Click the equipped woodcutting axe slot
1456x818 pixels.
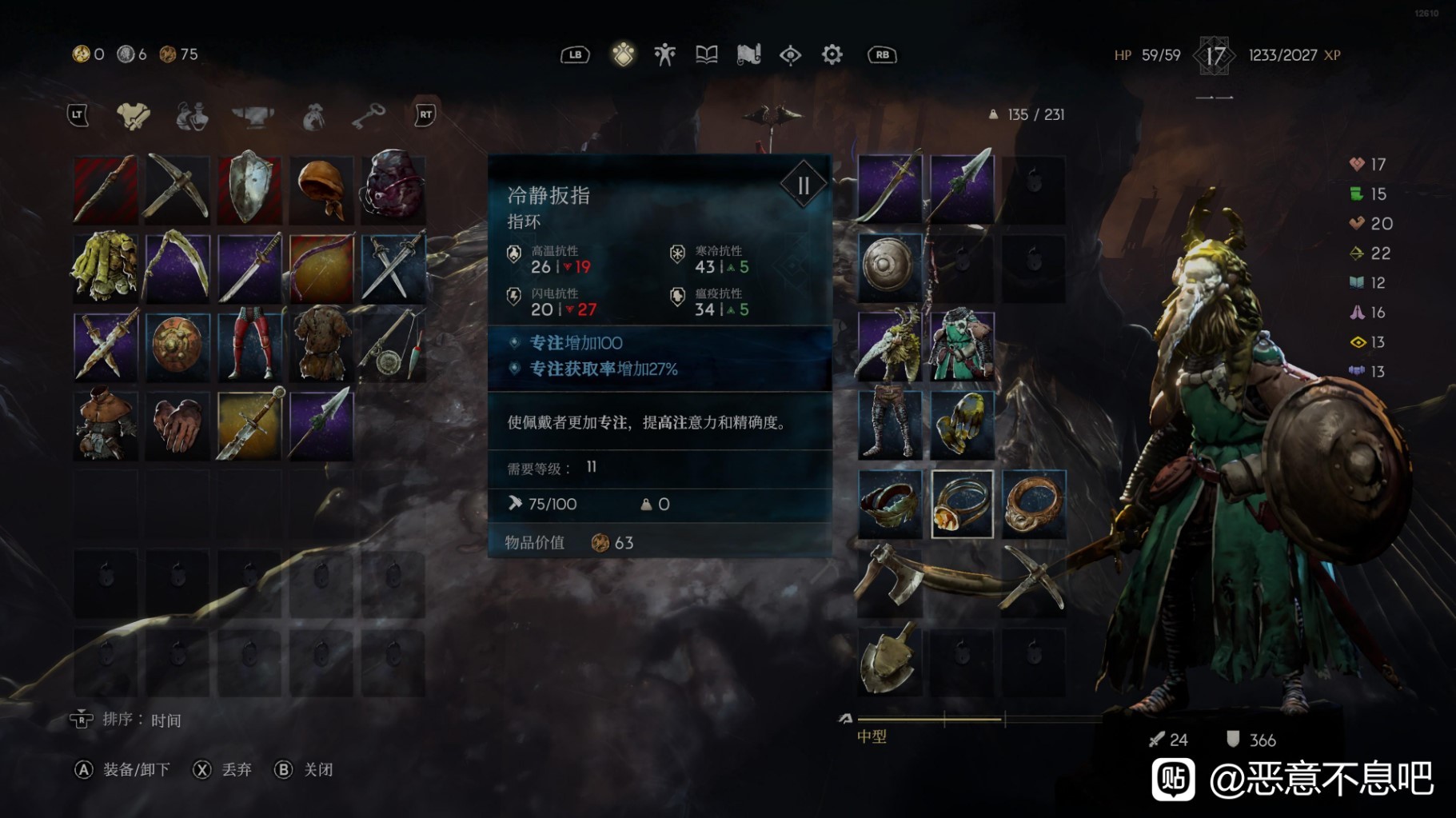890,581
